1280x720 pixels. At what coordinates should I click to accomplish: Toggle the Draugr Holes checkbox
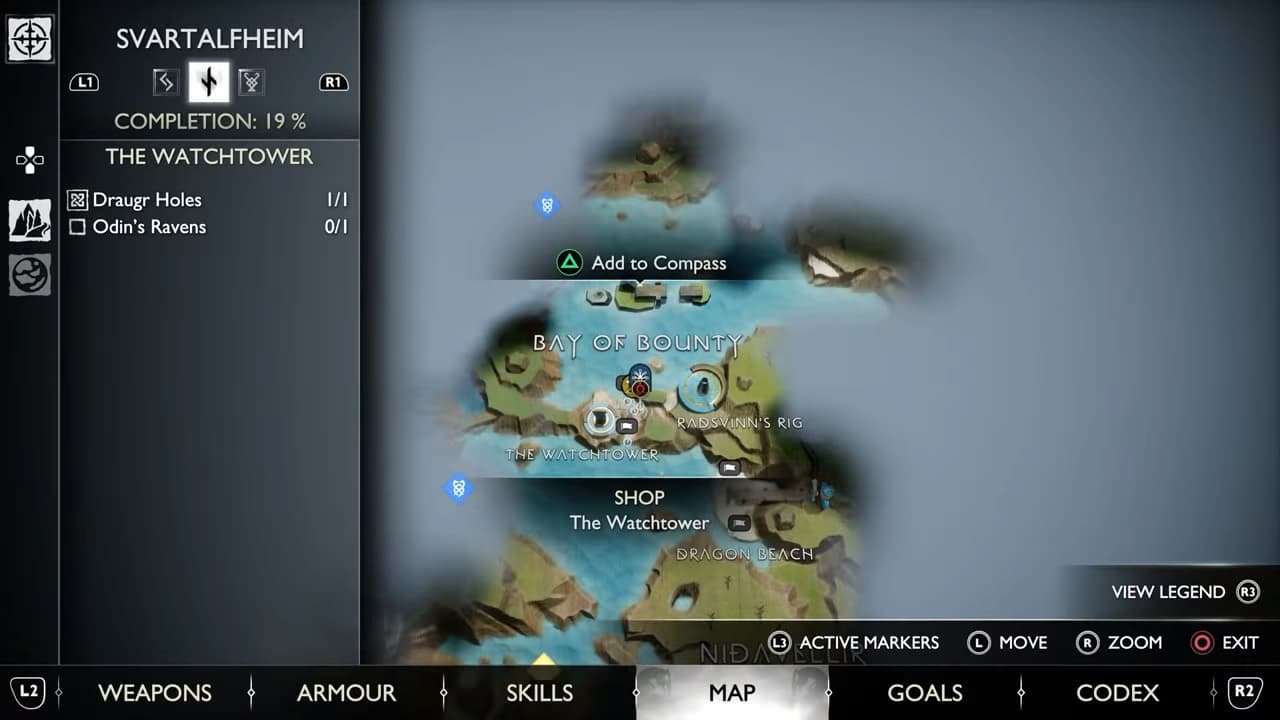76,199
